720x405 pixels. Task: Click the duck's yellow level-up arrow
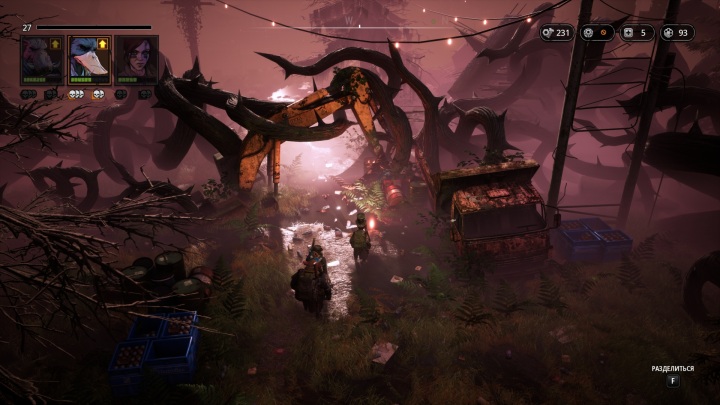coord(103,45)
